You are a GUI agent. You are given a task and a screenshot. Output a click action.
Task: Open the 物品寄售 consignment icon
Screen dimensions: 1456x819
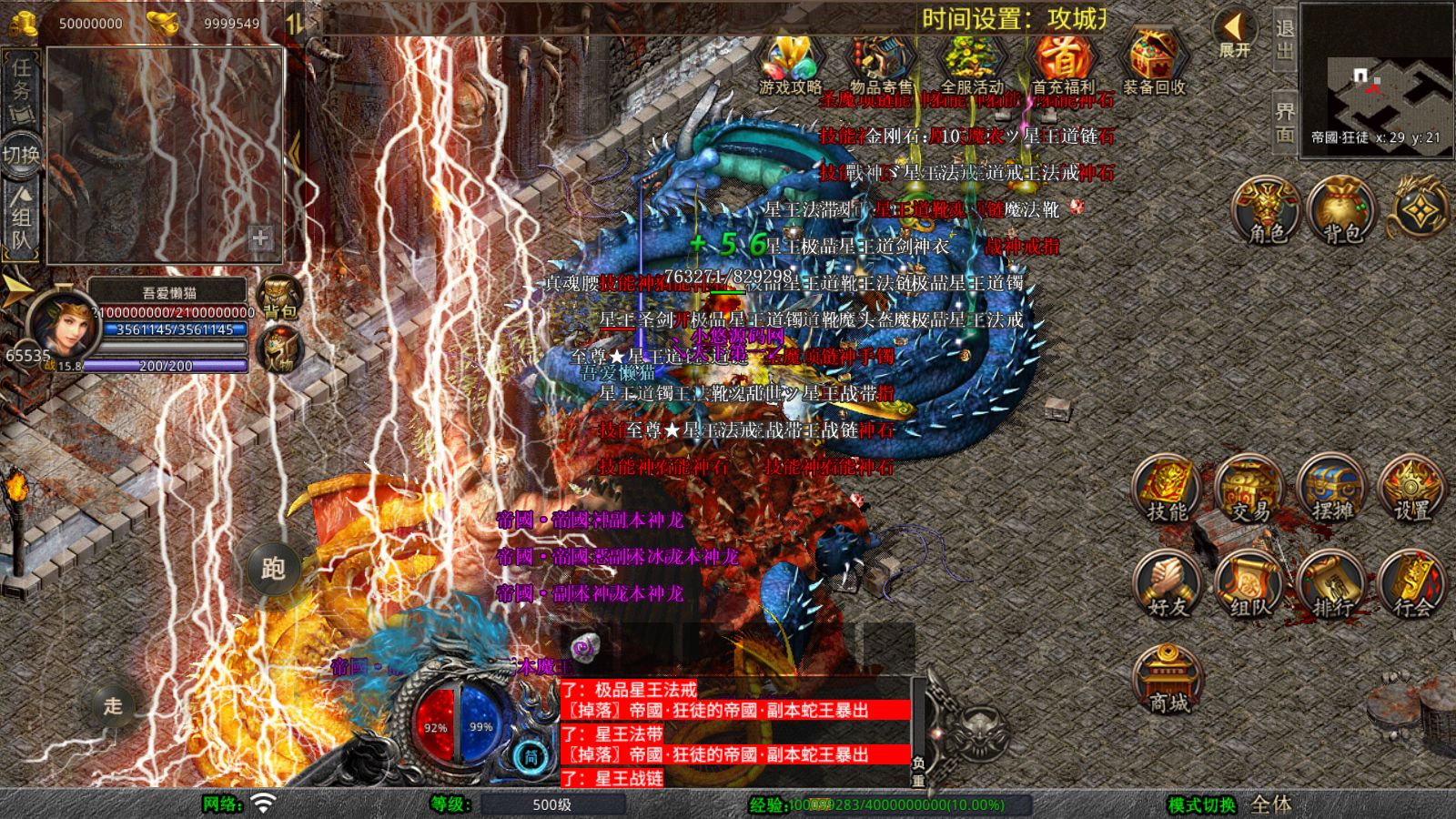(880, 64)
